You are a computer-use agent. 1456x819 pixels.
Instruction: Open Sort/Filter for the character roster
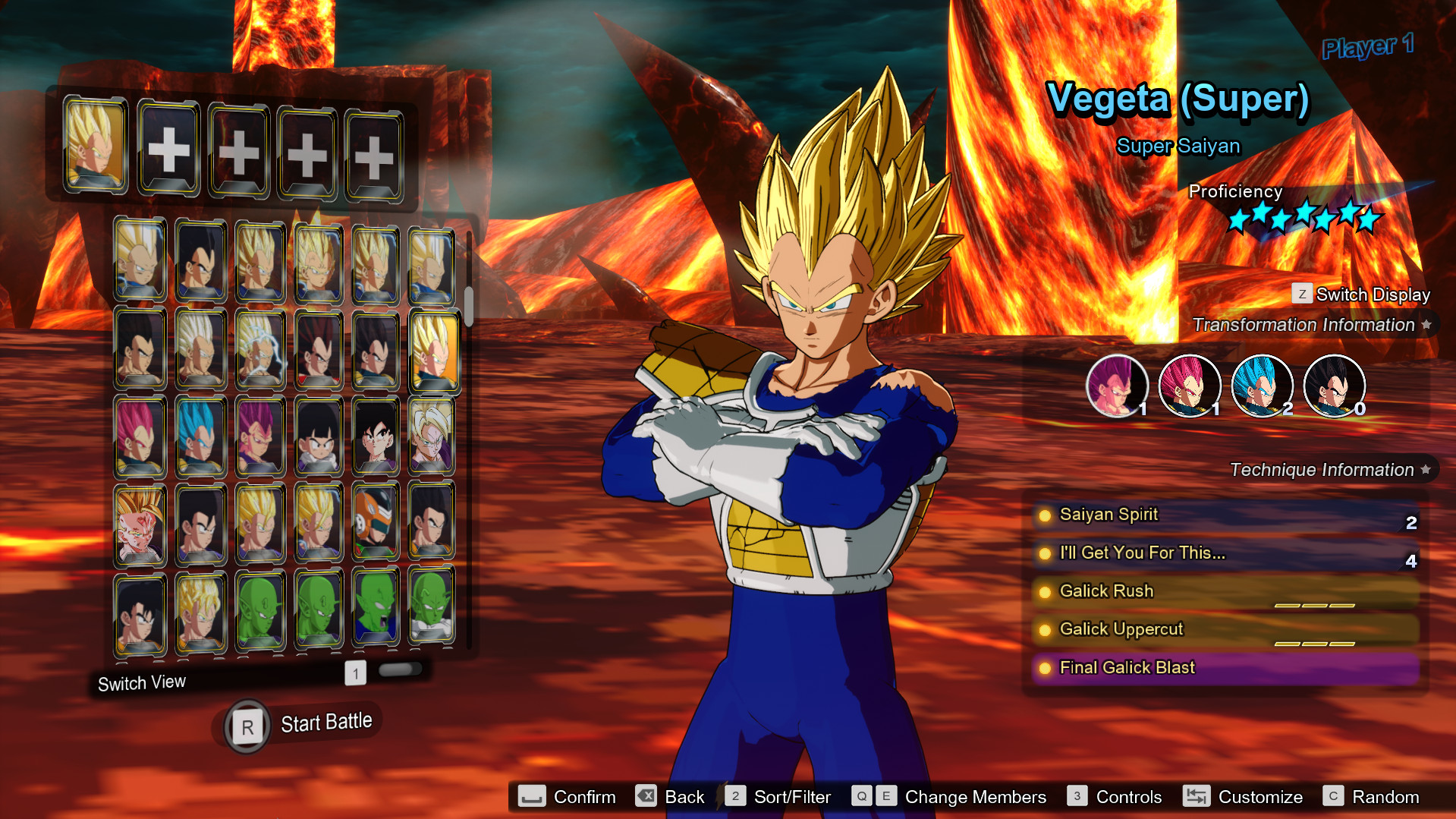click(791, 797)
